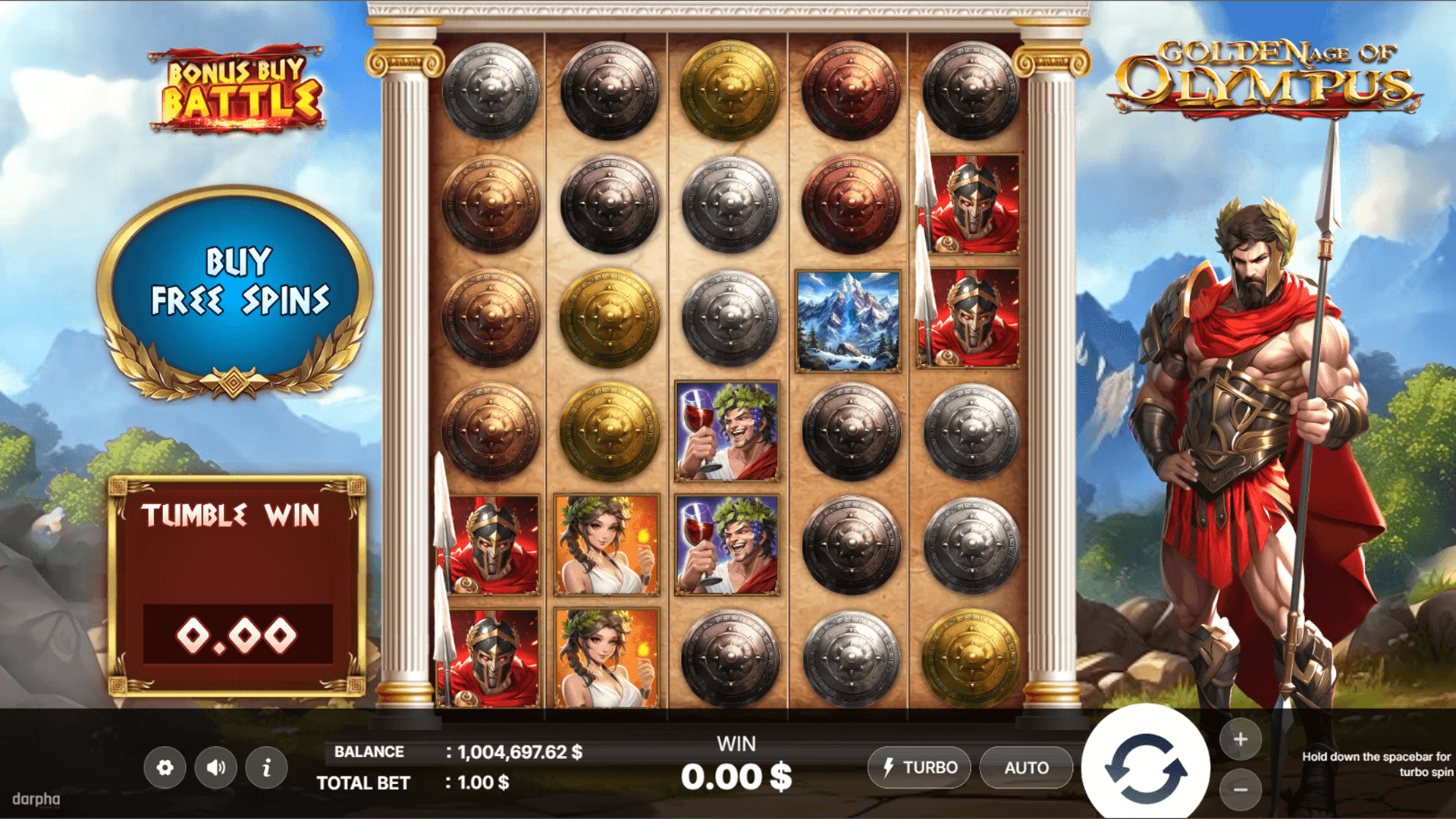The image size is (1456, 819).
Task: Toggle Turbo spin mode
Action: [x=920, y=767]
